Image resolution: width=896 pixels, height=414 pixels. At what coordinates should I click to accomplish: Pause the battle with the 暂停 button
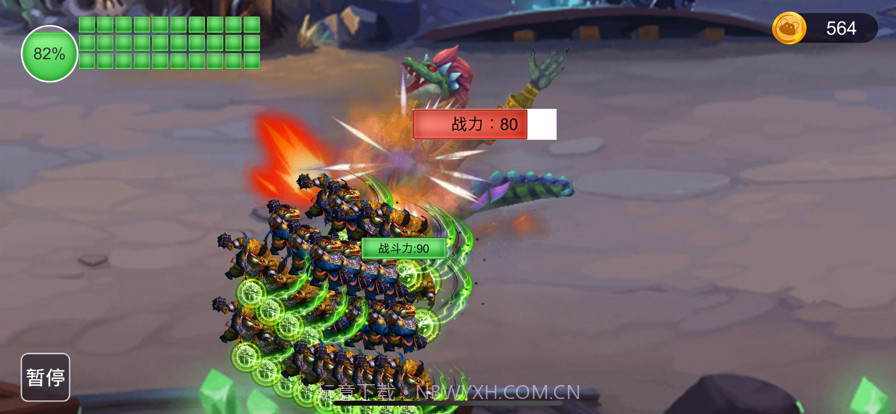tap(46, 377)
